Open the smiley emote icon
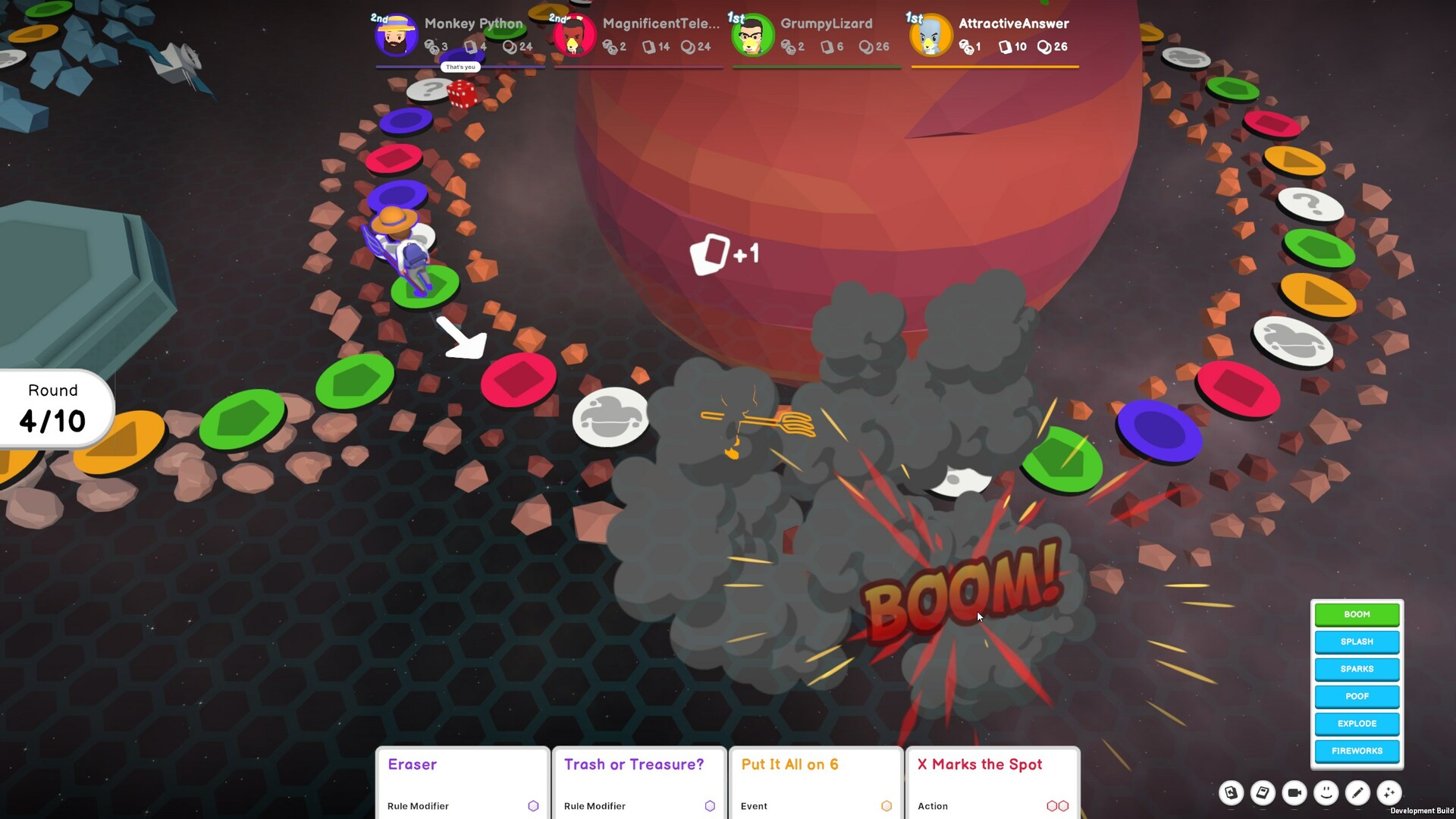Viewport: 1456px width, 819px height. (x=1326, y=792)
